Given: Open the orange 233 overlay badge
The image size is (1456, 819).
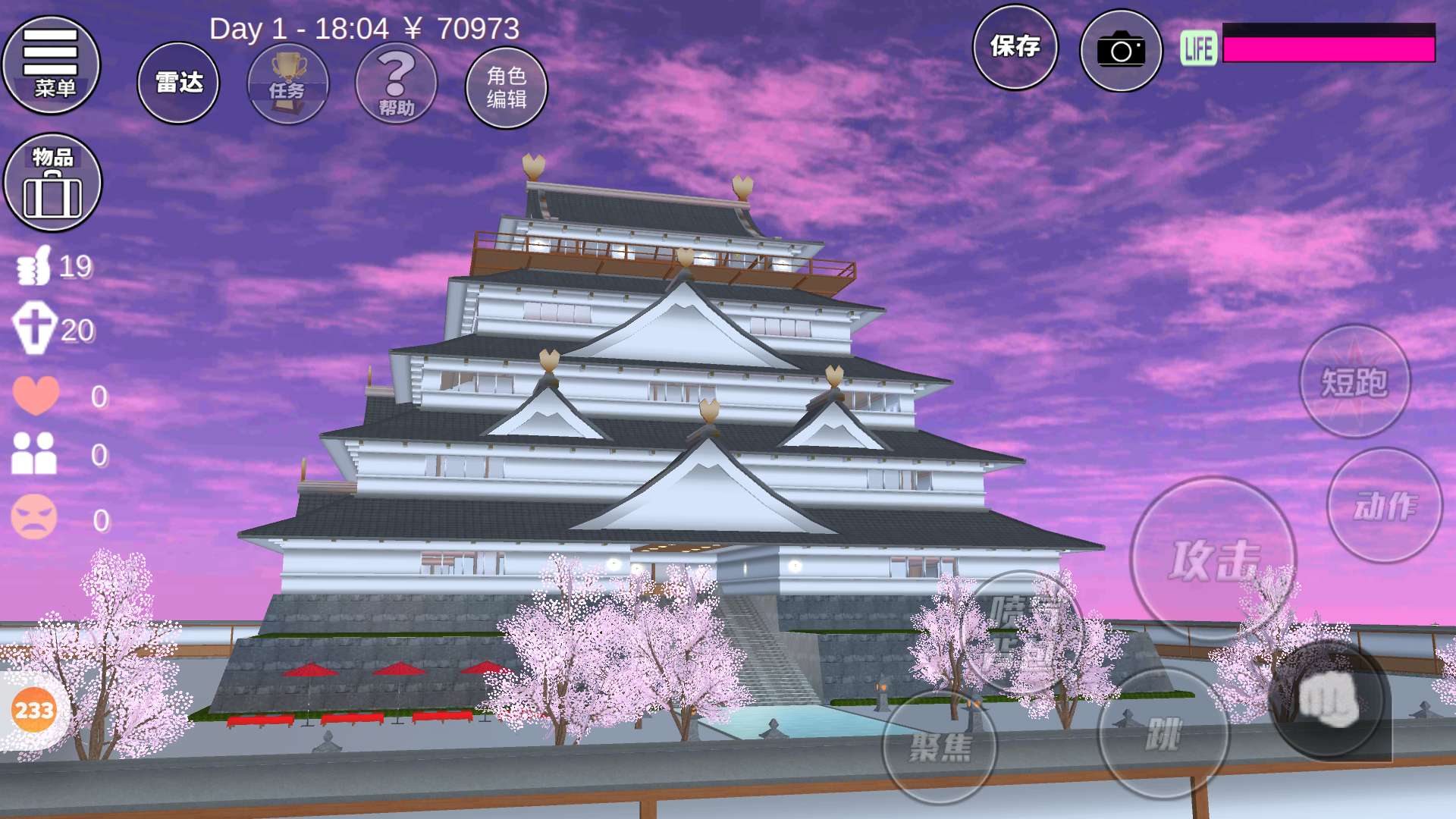Looking at the screenshot, I should point(34,711).
